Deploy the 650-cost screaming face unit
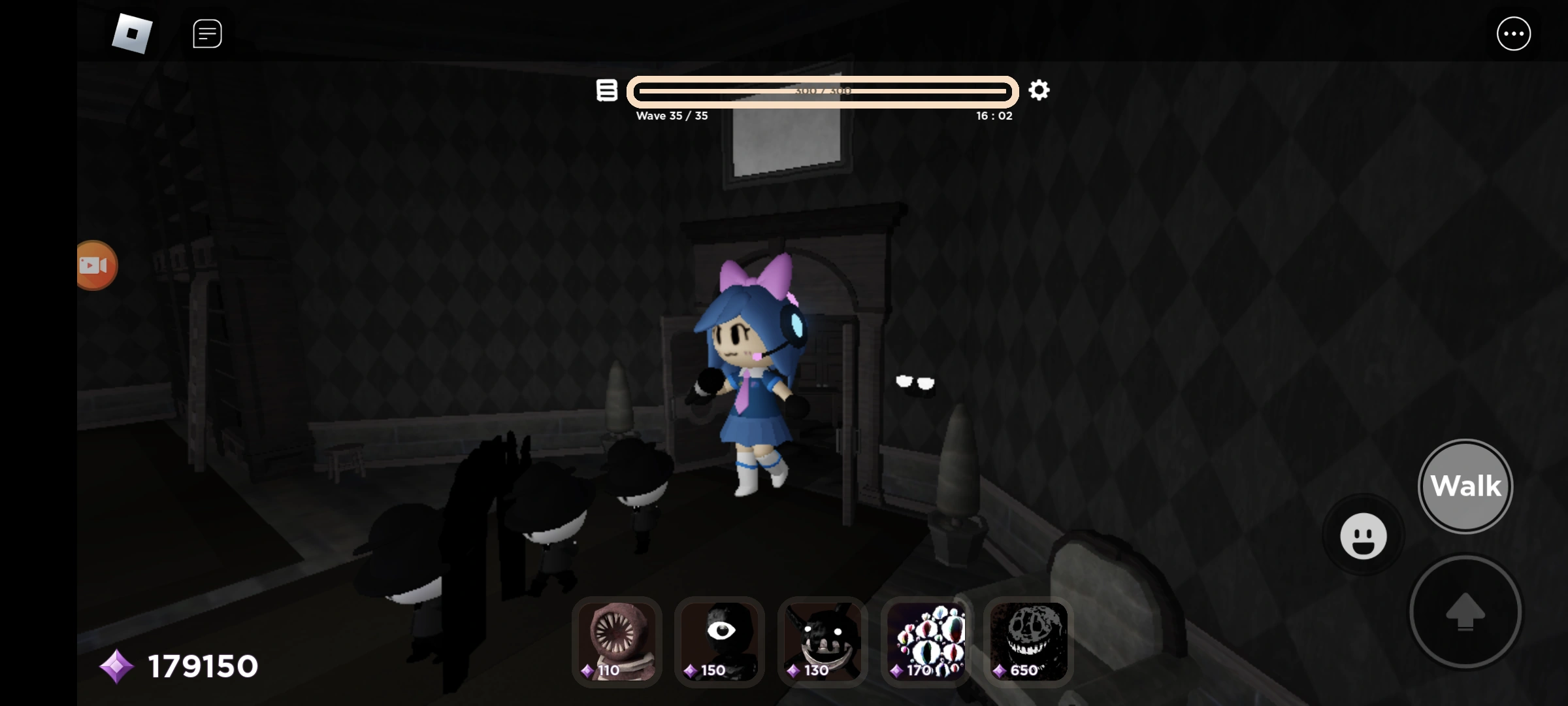The height and width of the screenshot is (706, 1568). (1028, 643)
